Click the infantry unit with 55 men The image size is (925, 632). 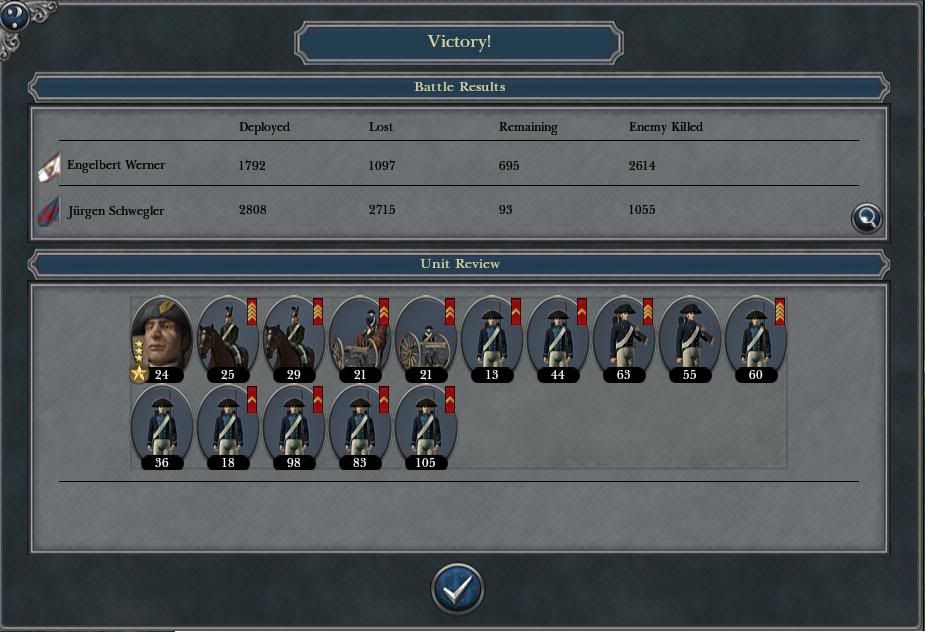[x=689, y=335]
